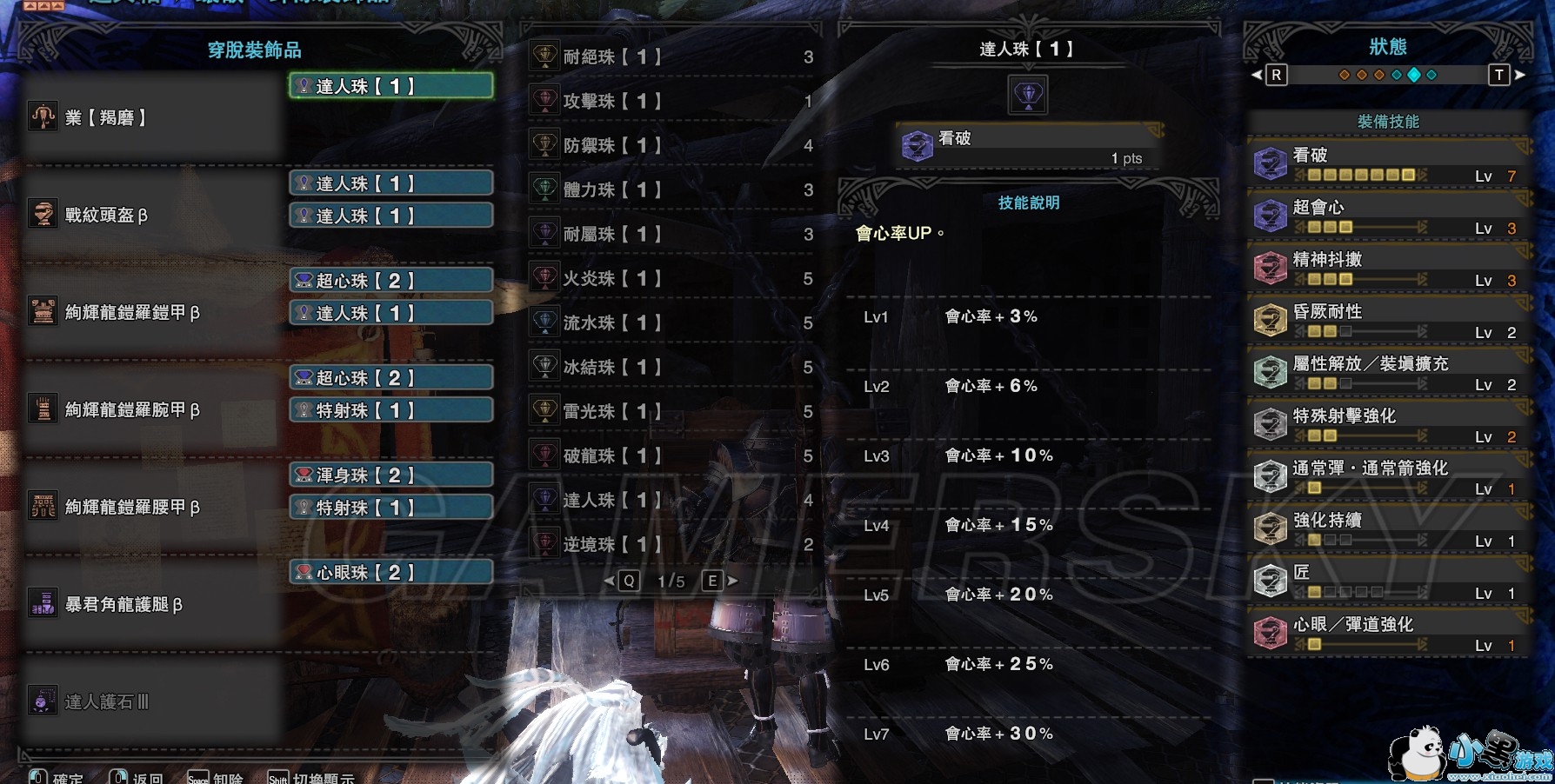Select the 超會心 skill entry
The width and height of the screenshot is (1555, 784).
point(1388,216)
